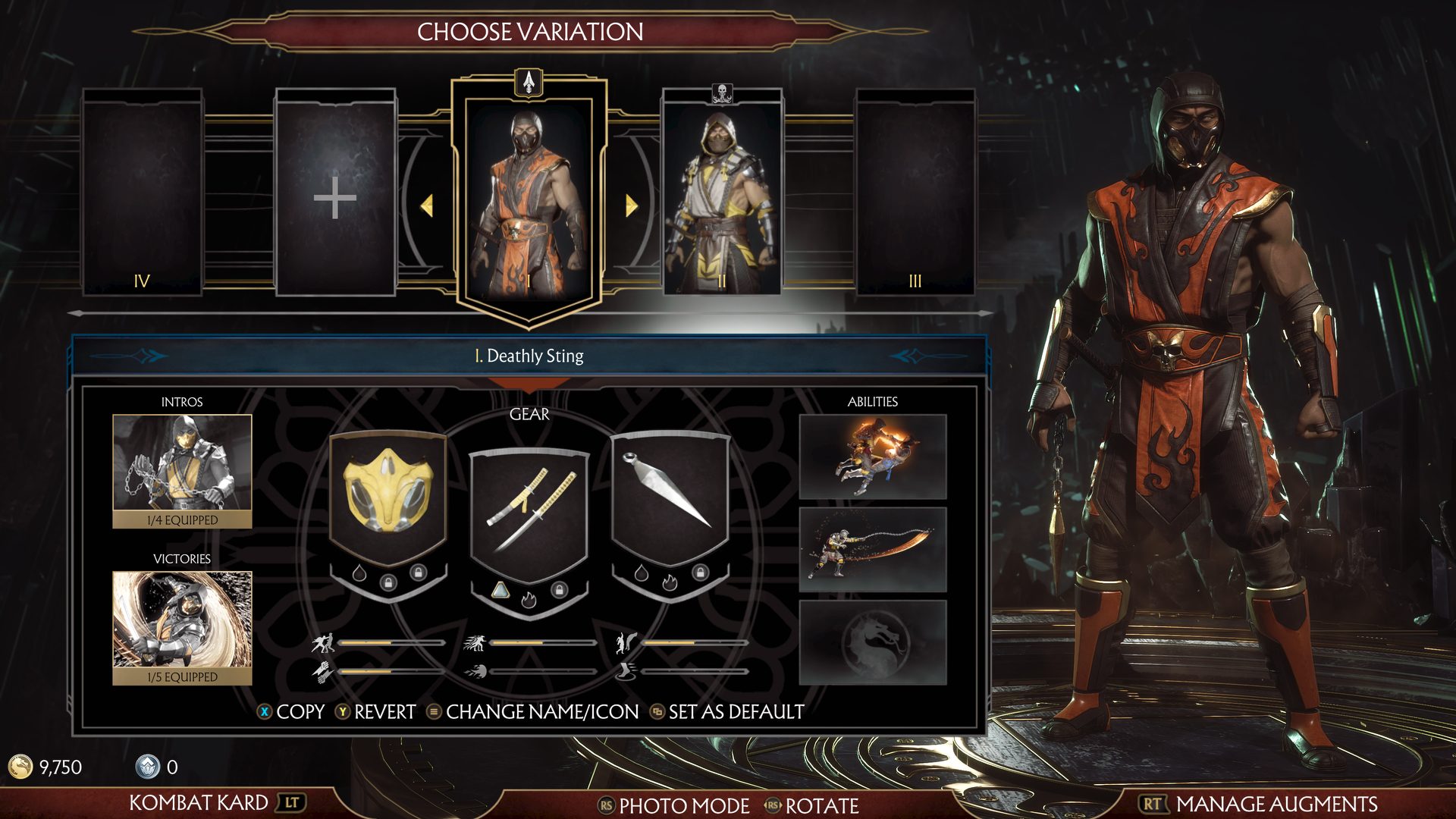Revert variation changes

pyautogui.click(x=376, y=712)
